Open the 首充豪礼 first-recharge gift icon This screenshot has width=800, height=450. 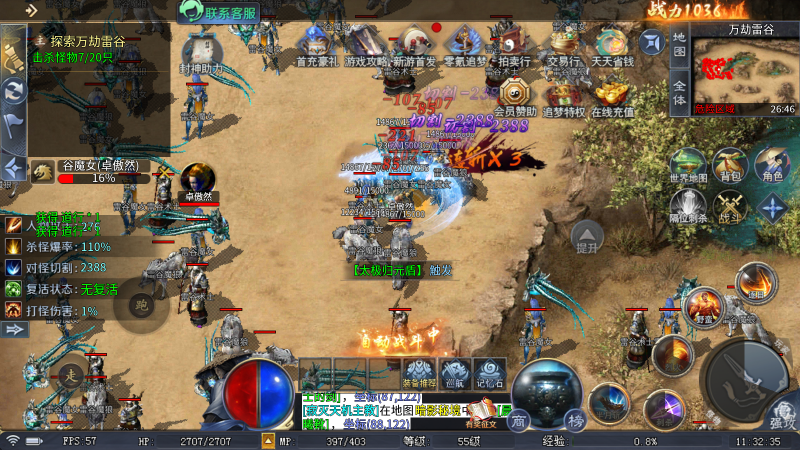(x=317, y=45)
